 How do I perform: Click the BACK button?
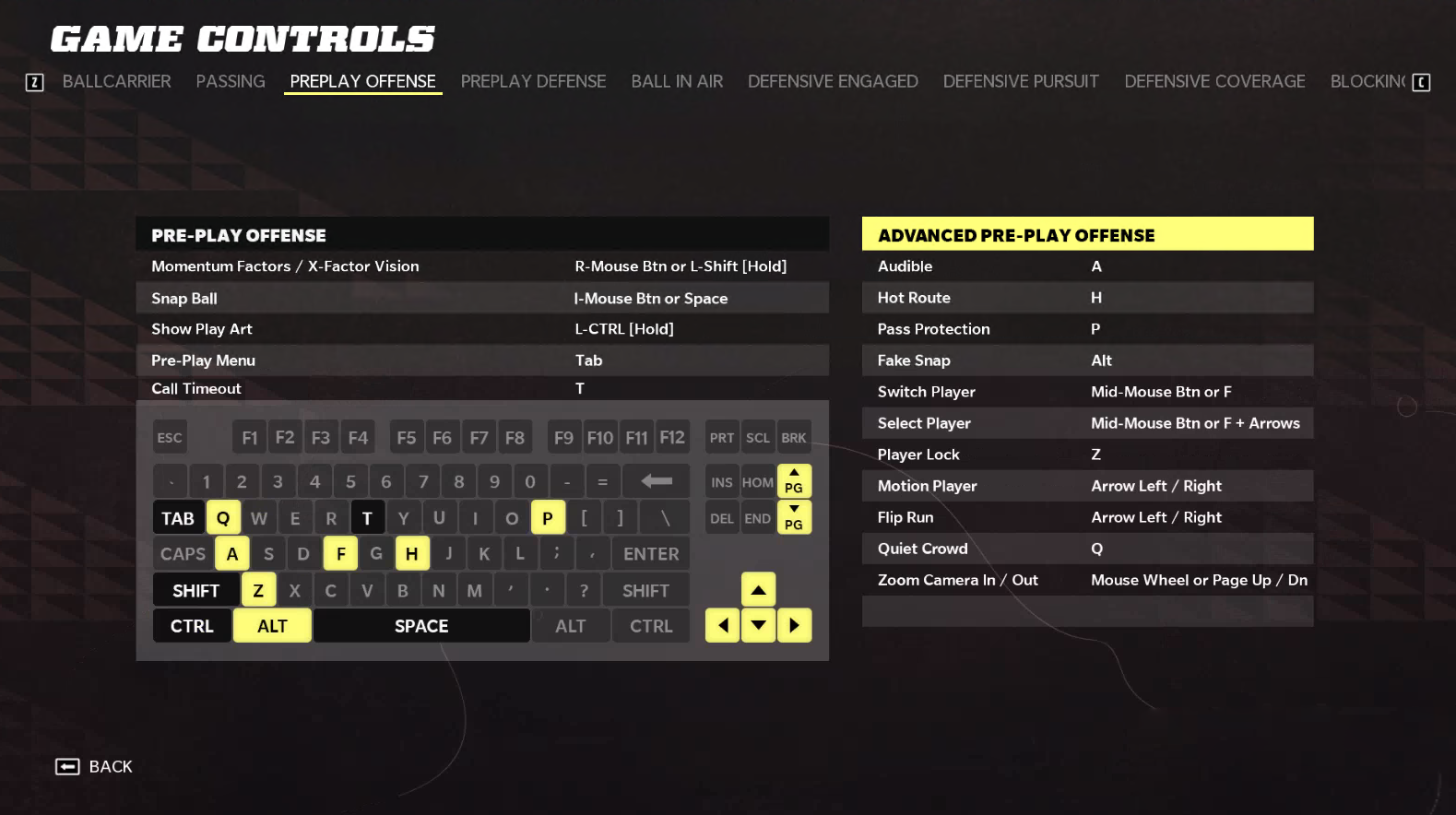[95, 766]
